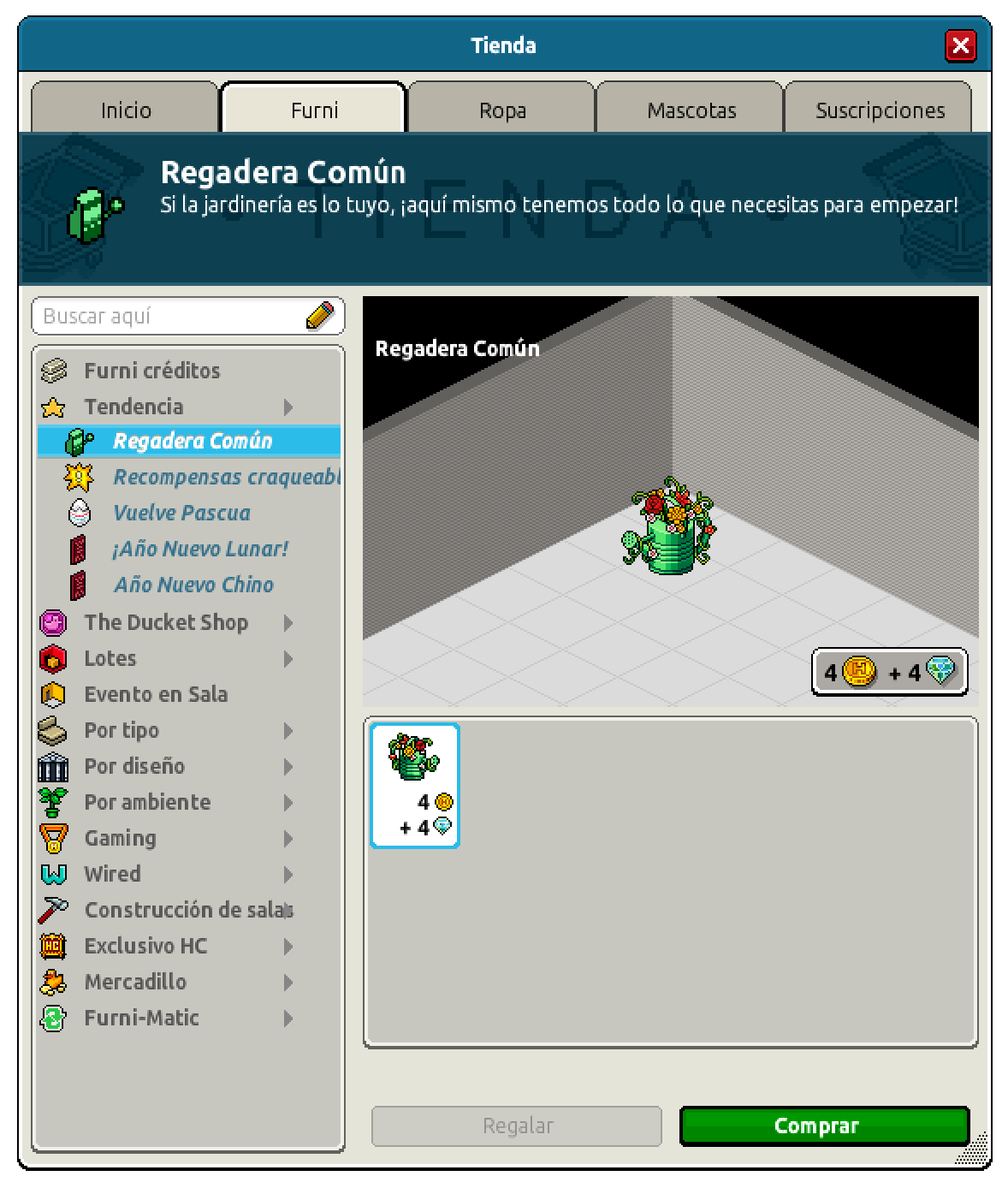1008x1188 pixels.
Task: Open the Ropa tab
Action: click(502, 110)
